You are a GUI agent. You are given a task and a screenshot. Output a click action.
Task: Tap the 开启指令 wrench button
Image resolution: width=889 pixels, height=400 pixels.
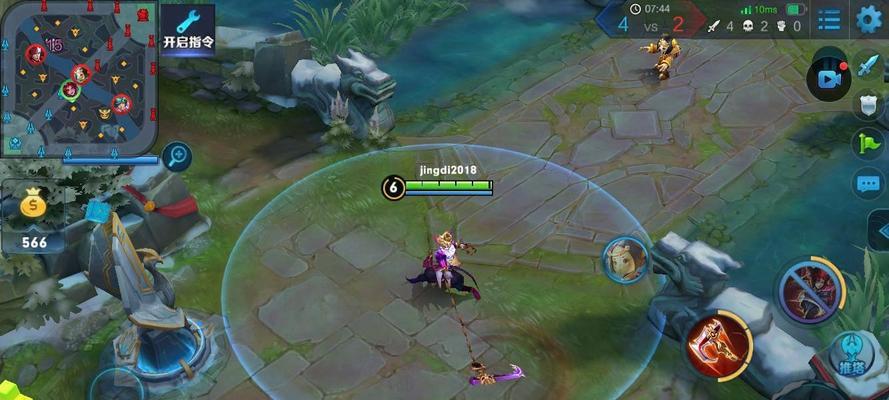click(x=188, y=28)
